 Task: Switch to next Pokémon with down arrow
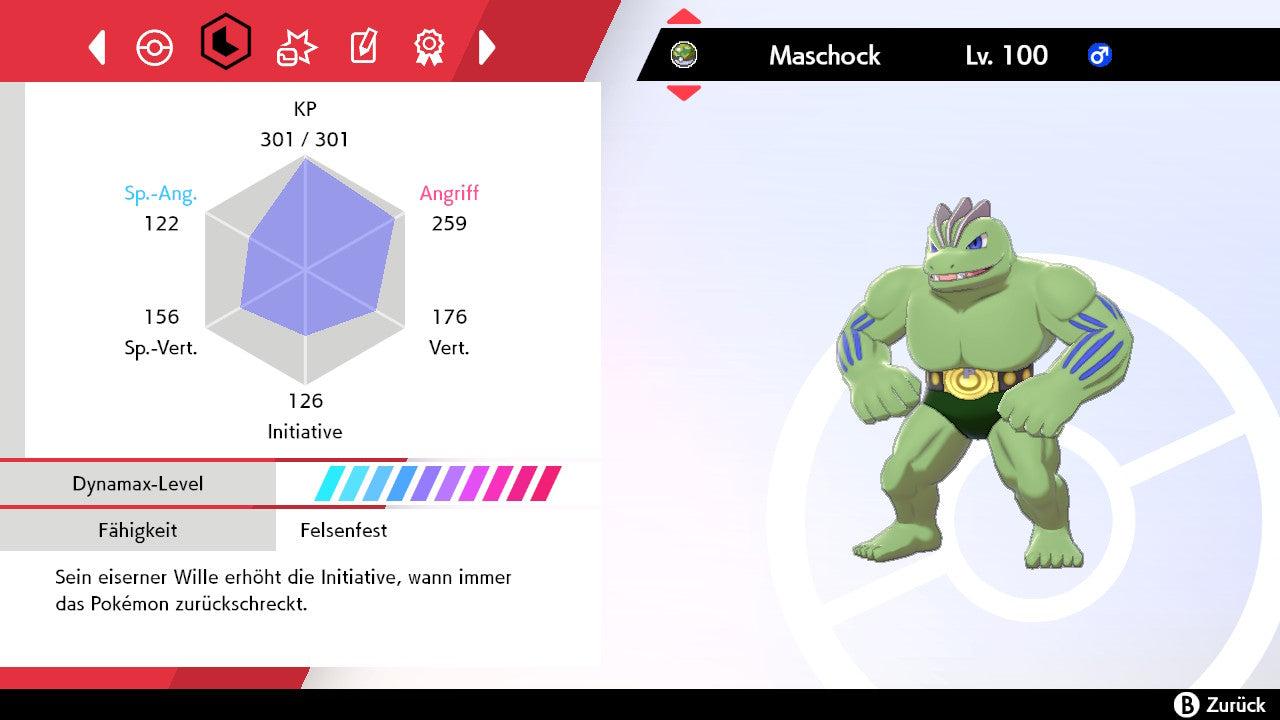(x=684, y=93)
